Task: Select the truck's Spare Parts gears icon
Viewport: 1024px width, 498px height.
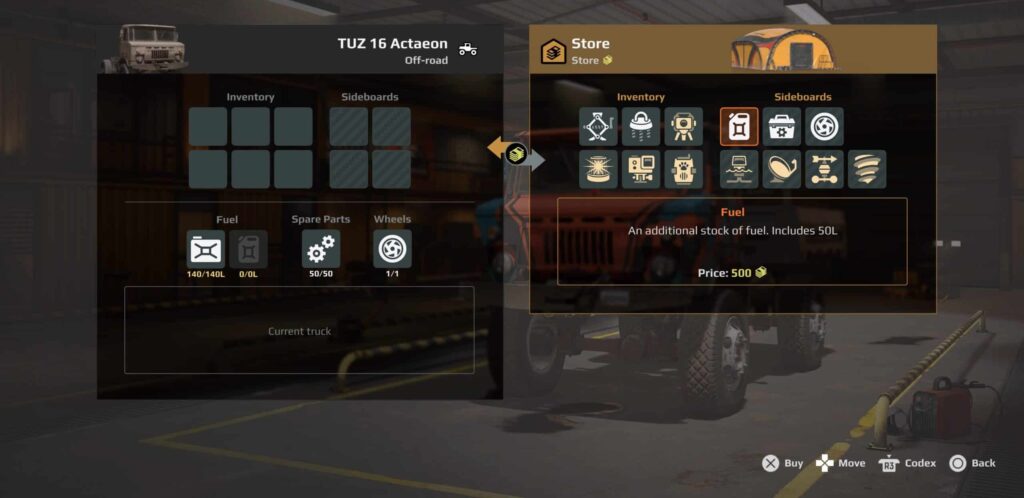Action: (321, 249)
